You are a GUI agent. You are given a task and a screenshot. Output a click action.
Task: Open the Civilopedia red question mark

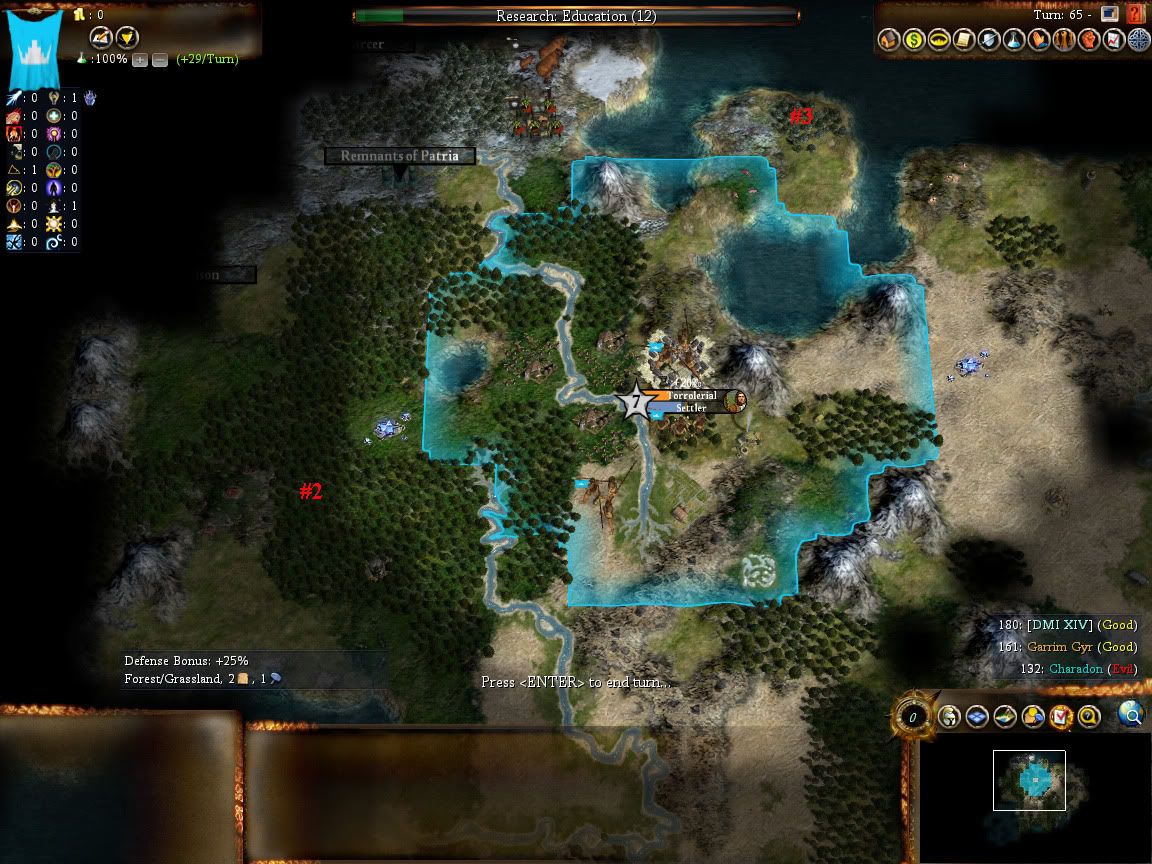[1134, 14]
